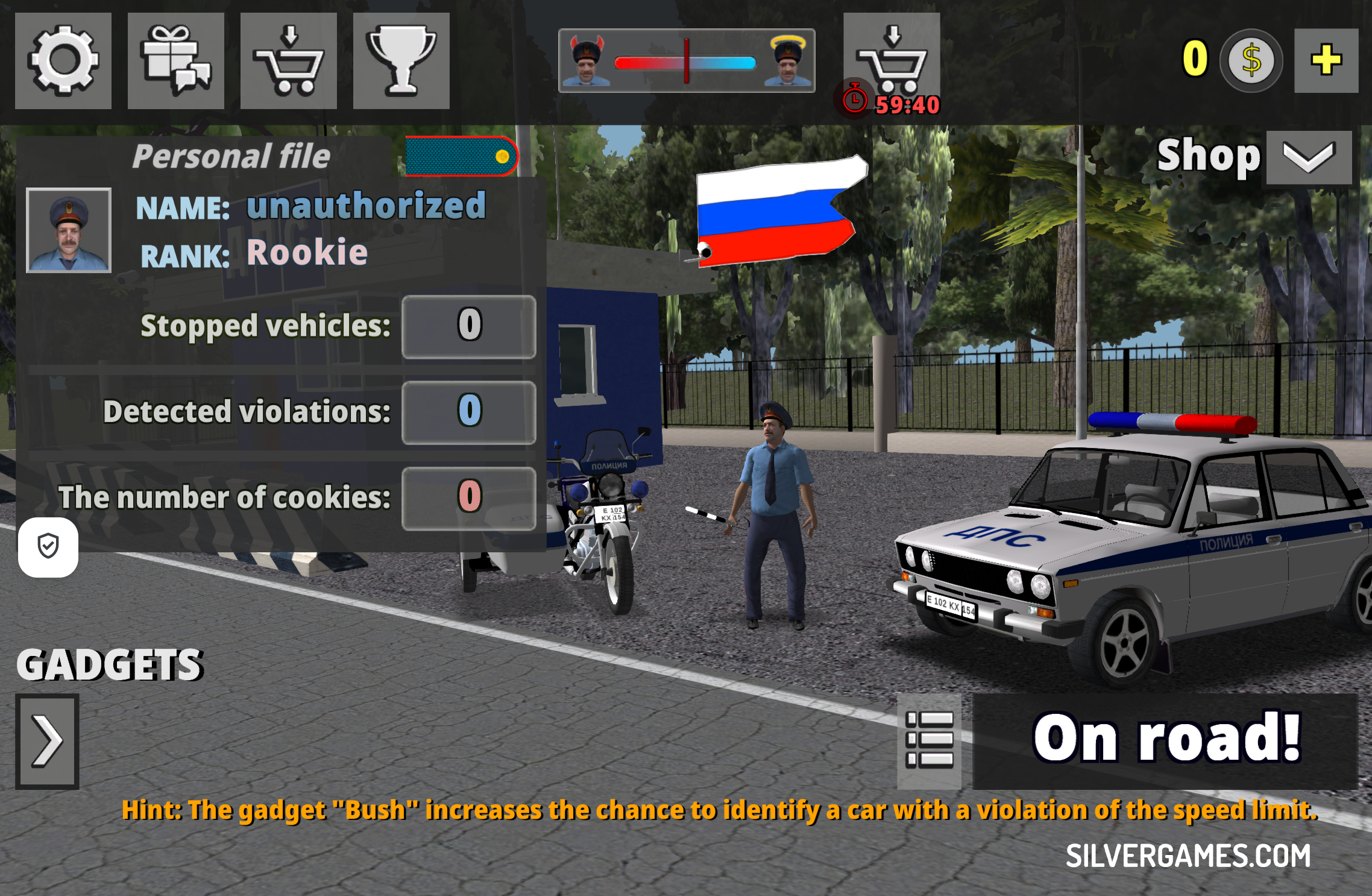
Task: Click the dollar coin currency icon
Action: [1251, 60]
